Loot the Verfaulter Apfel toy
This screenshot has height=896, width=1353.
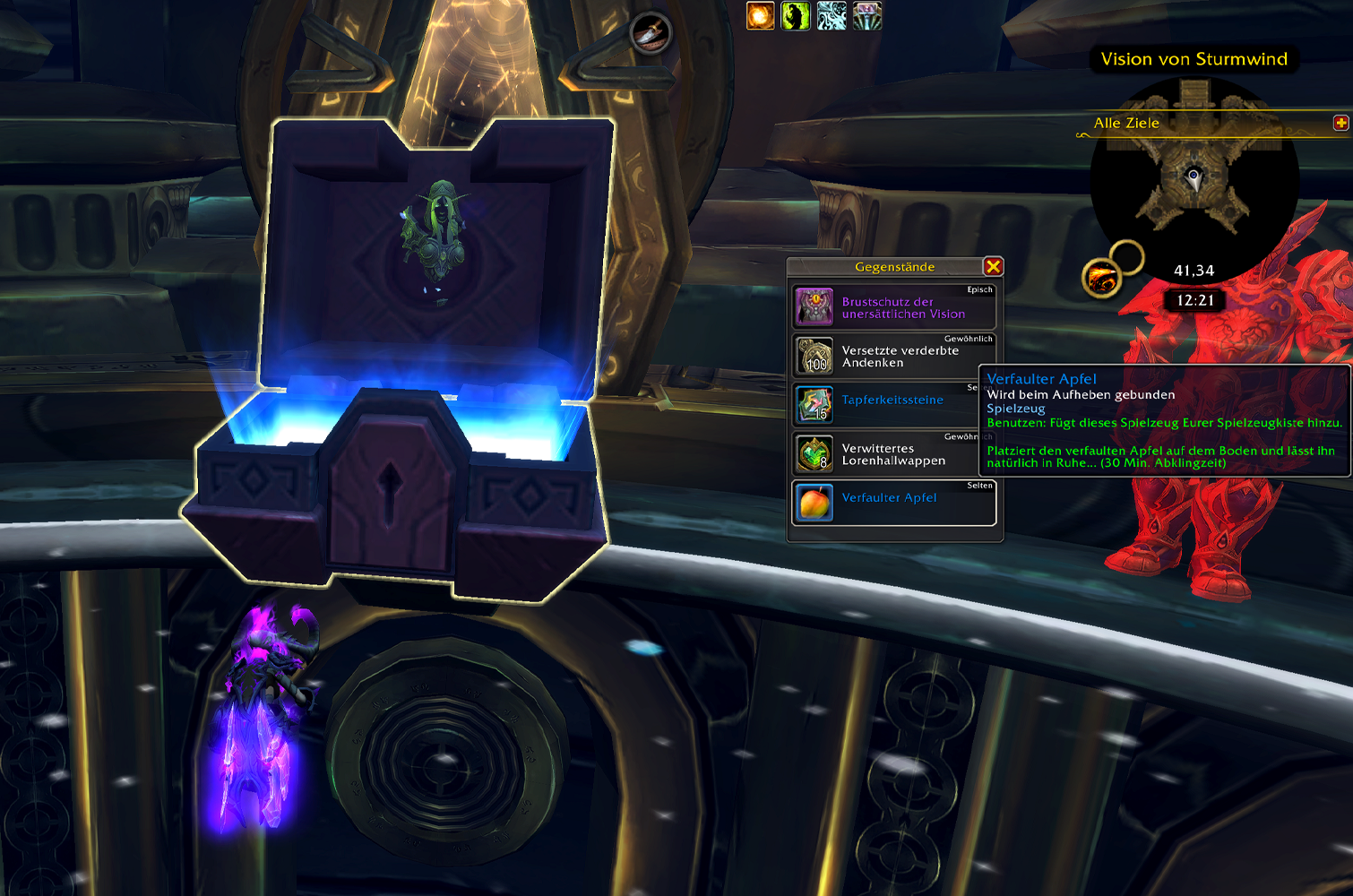tap(893, 503)
